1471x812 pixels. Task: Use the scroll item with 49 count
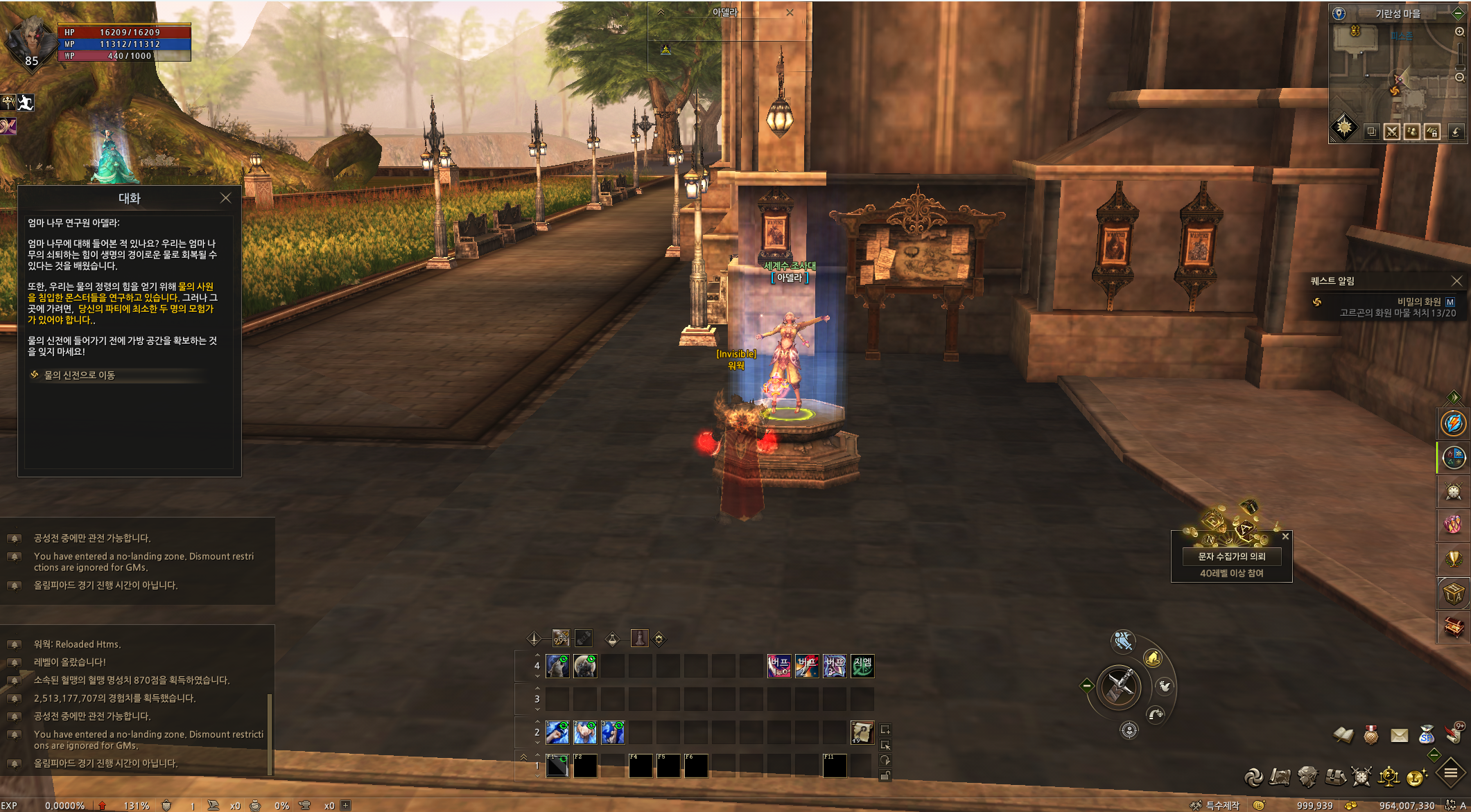tap(862, 732)
